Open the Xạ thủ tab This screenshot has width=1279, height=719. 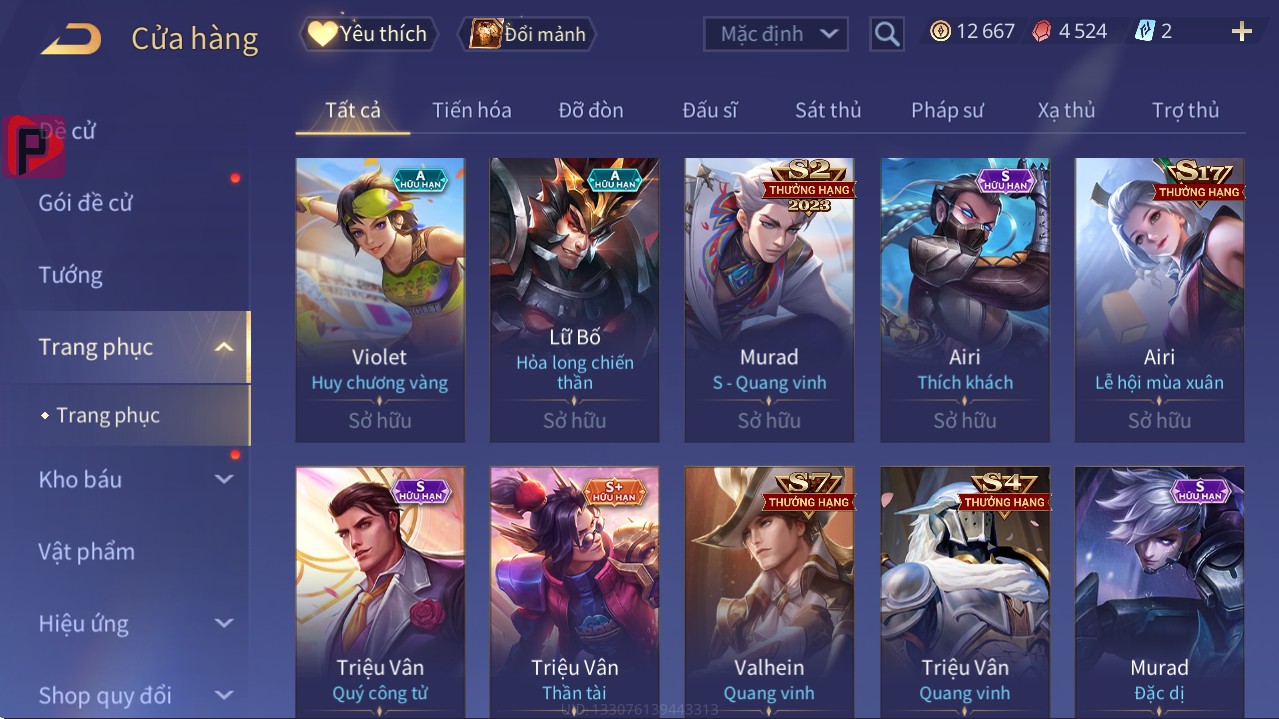pyautogui.click(x=1066, y=110)
